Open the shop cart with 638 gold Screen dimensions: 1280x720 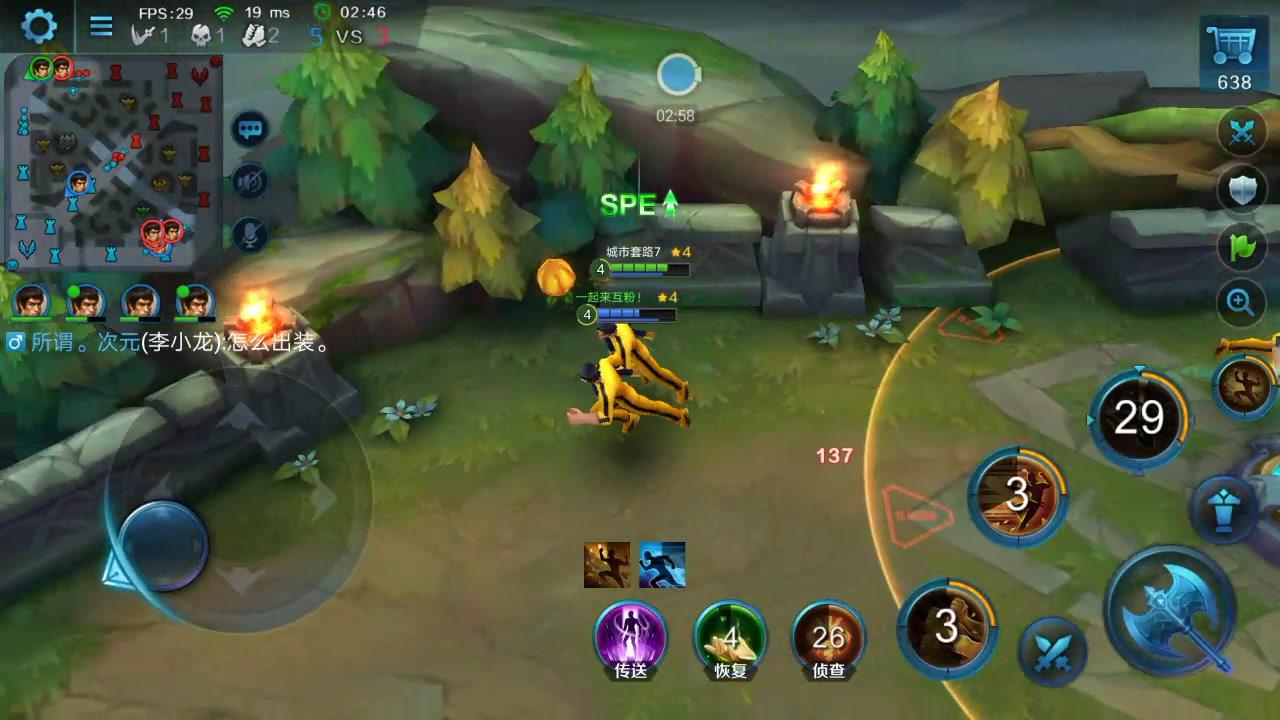1234,57
